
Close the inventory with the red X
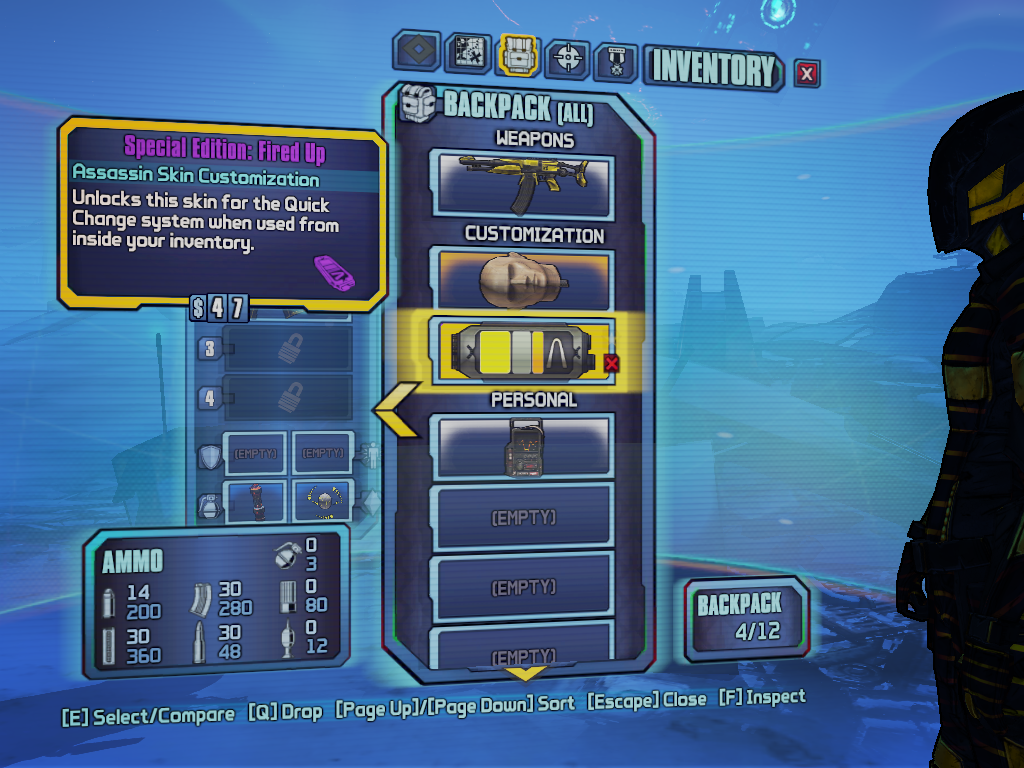[x=807, y=72]
